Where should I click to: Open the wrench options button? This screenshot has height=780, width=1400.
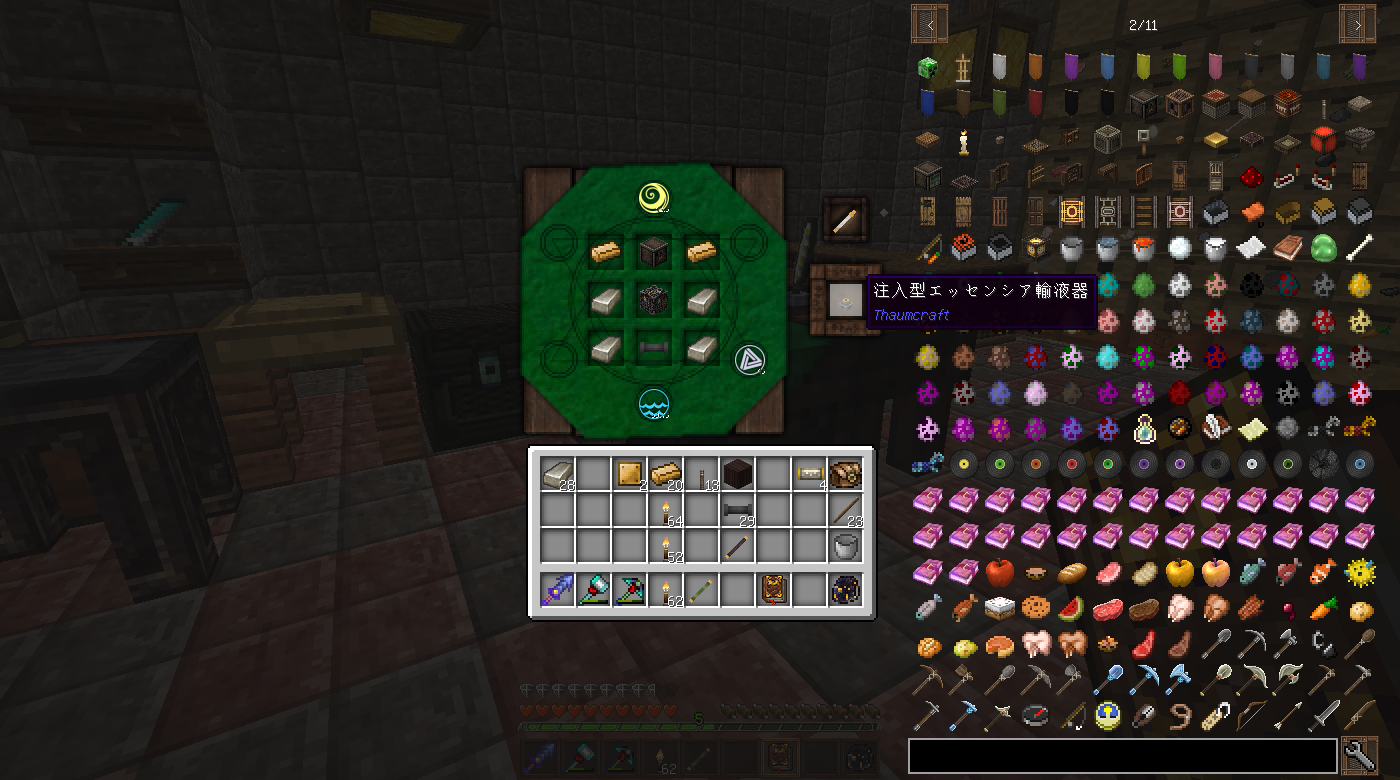pos(1360,757)
